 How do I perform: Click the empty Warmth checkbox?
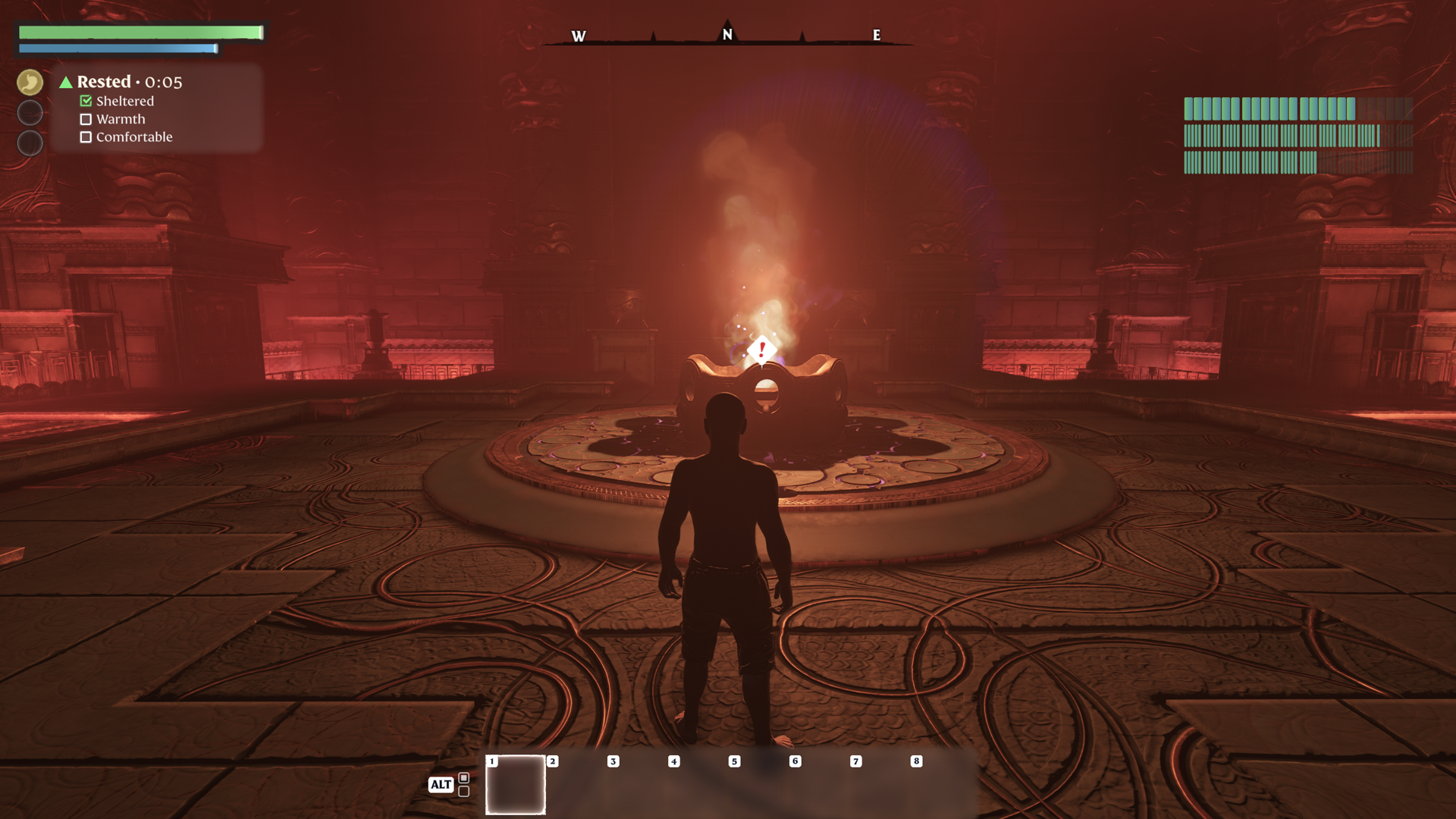click(x=86, y=119)
